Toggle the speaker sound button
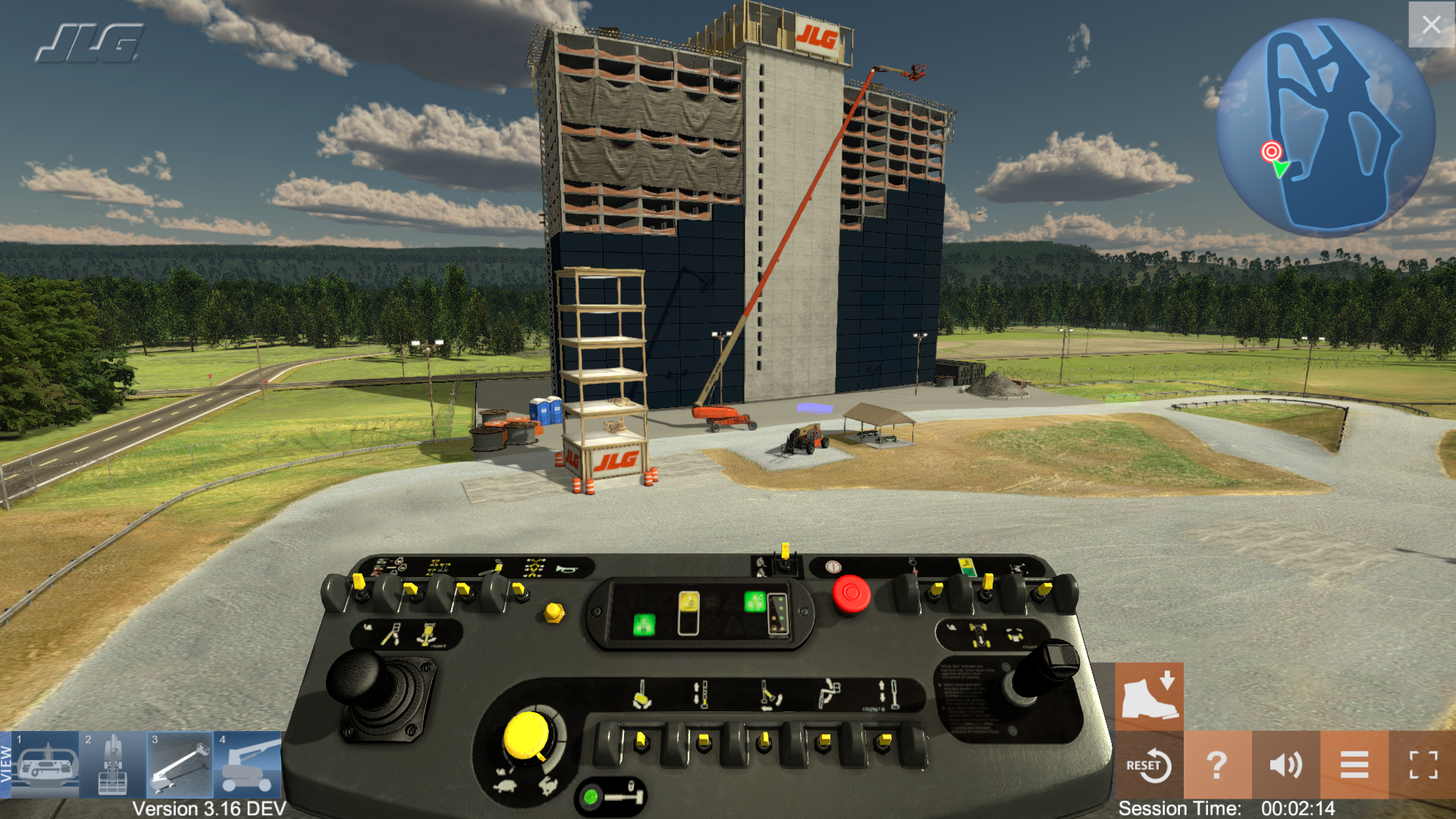Image resolution: width=1456 pixels, height=819 pixels. pos(1285,765)
